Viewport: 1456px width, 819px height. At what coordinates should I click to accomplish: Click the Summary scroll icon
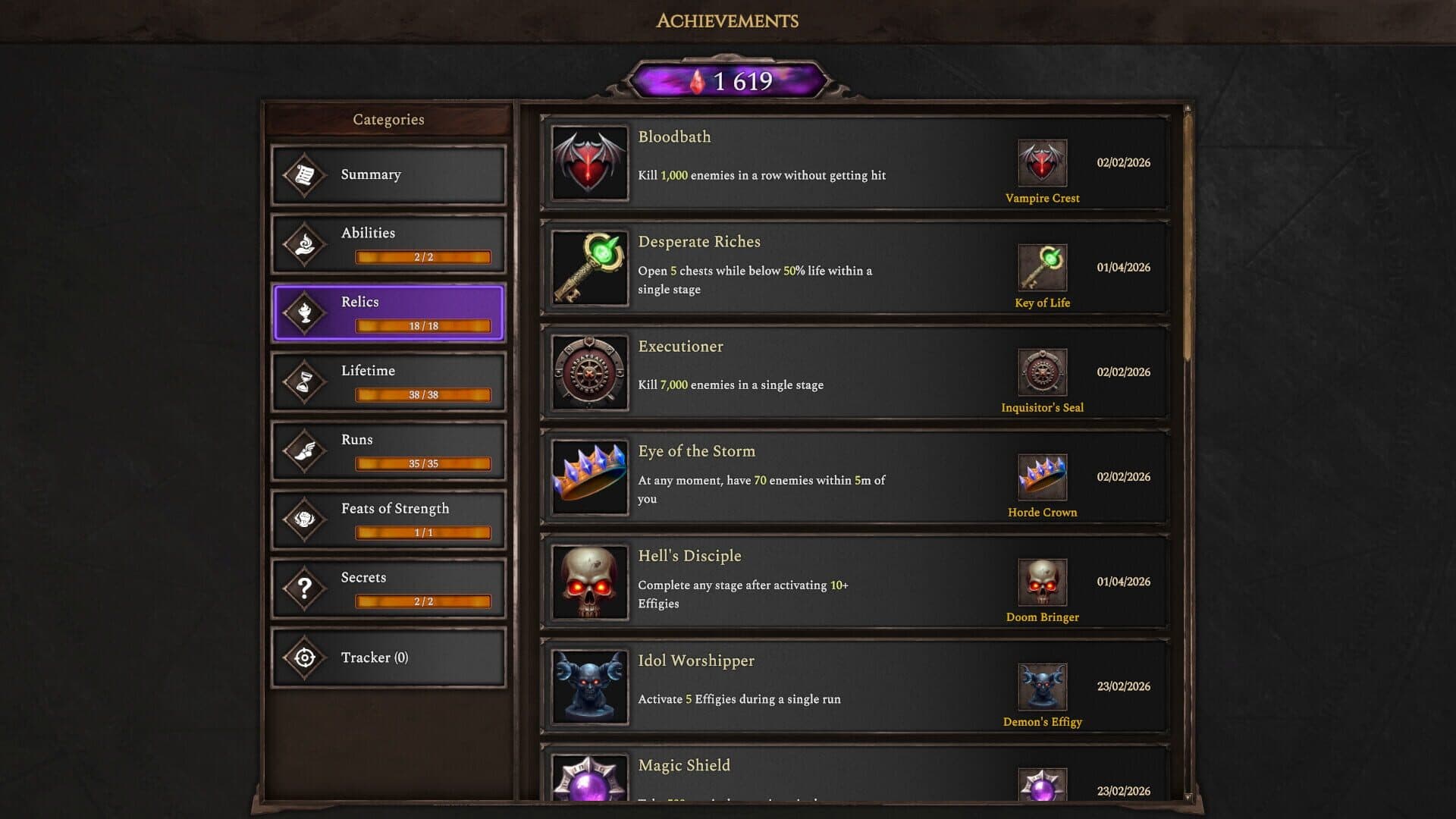click(x=303, y=174)
